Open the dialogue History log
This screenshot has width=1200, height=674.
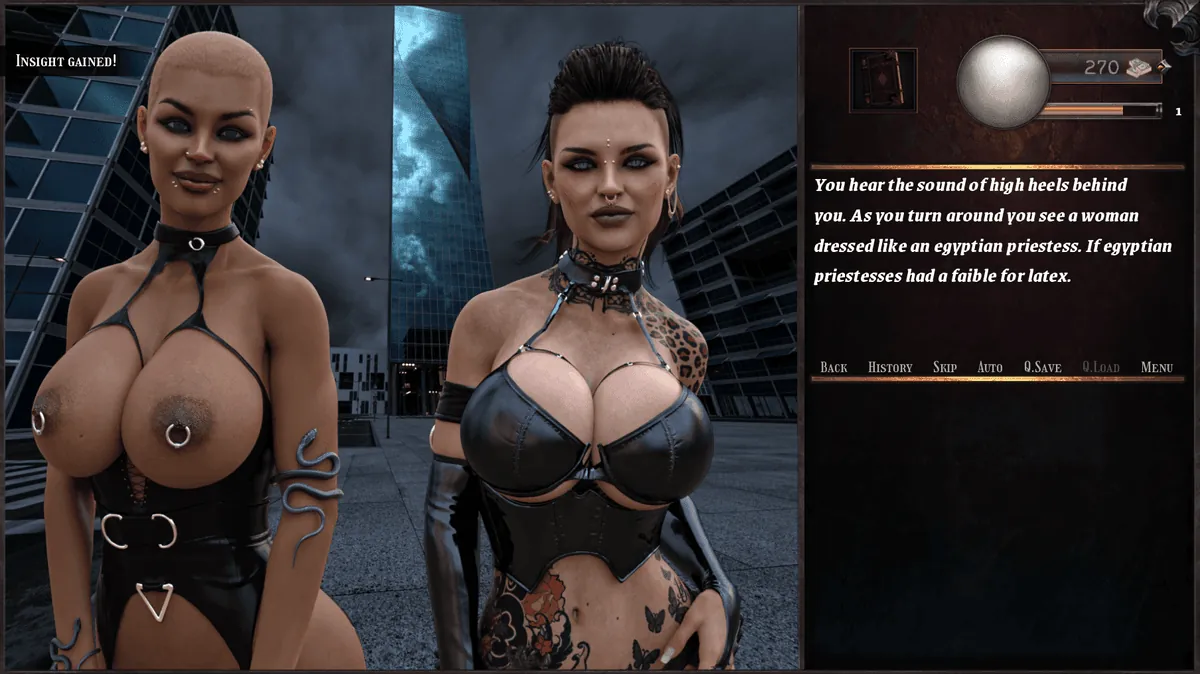(889, 367)
